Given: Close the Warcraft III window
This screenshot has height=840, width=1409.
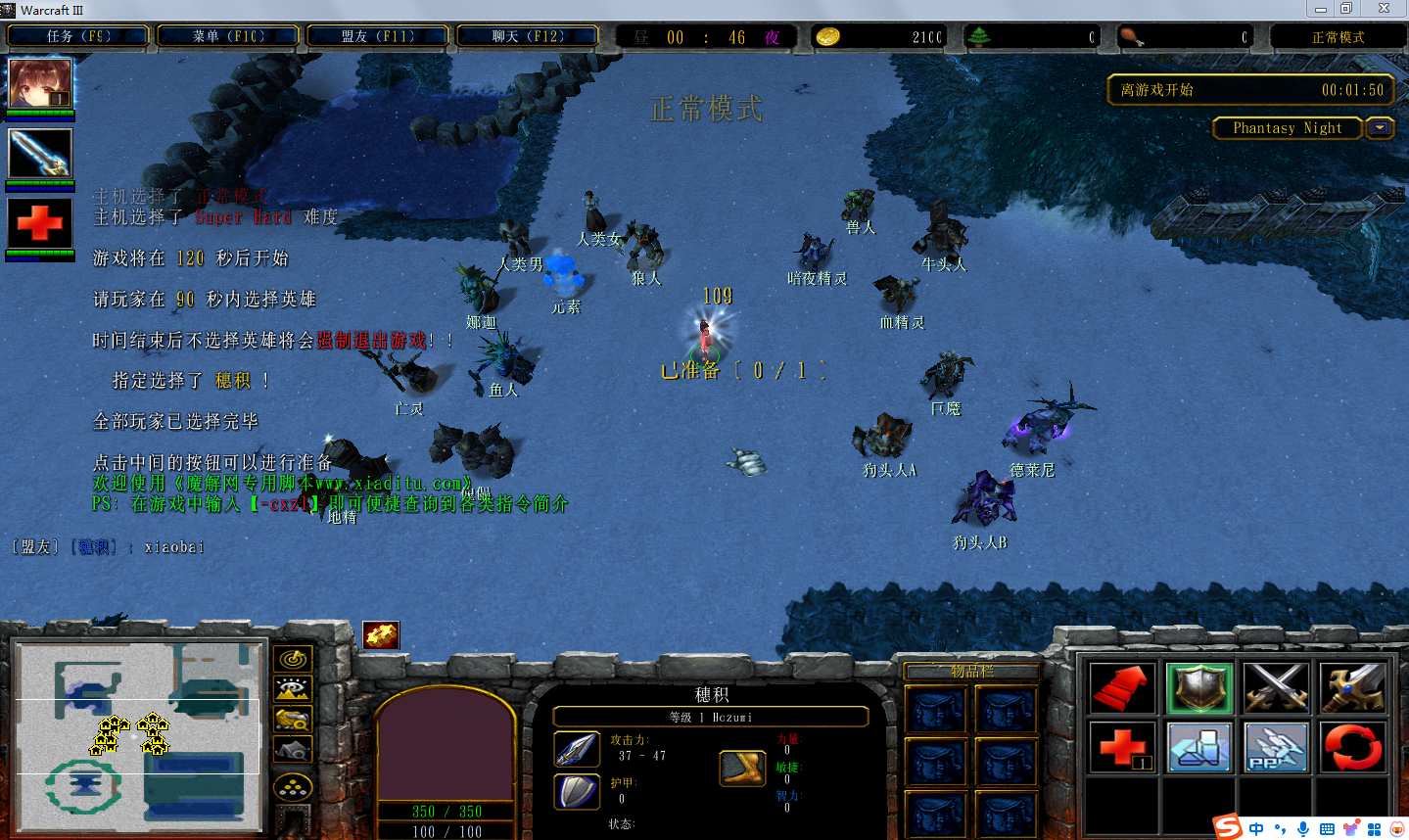Looking at the screenshot, I should [x=1384, y=9].
